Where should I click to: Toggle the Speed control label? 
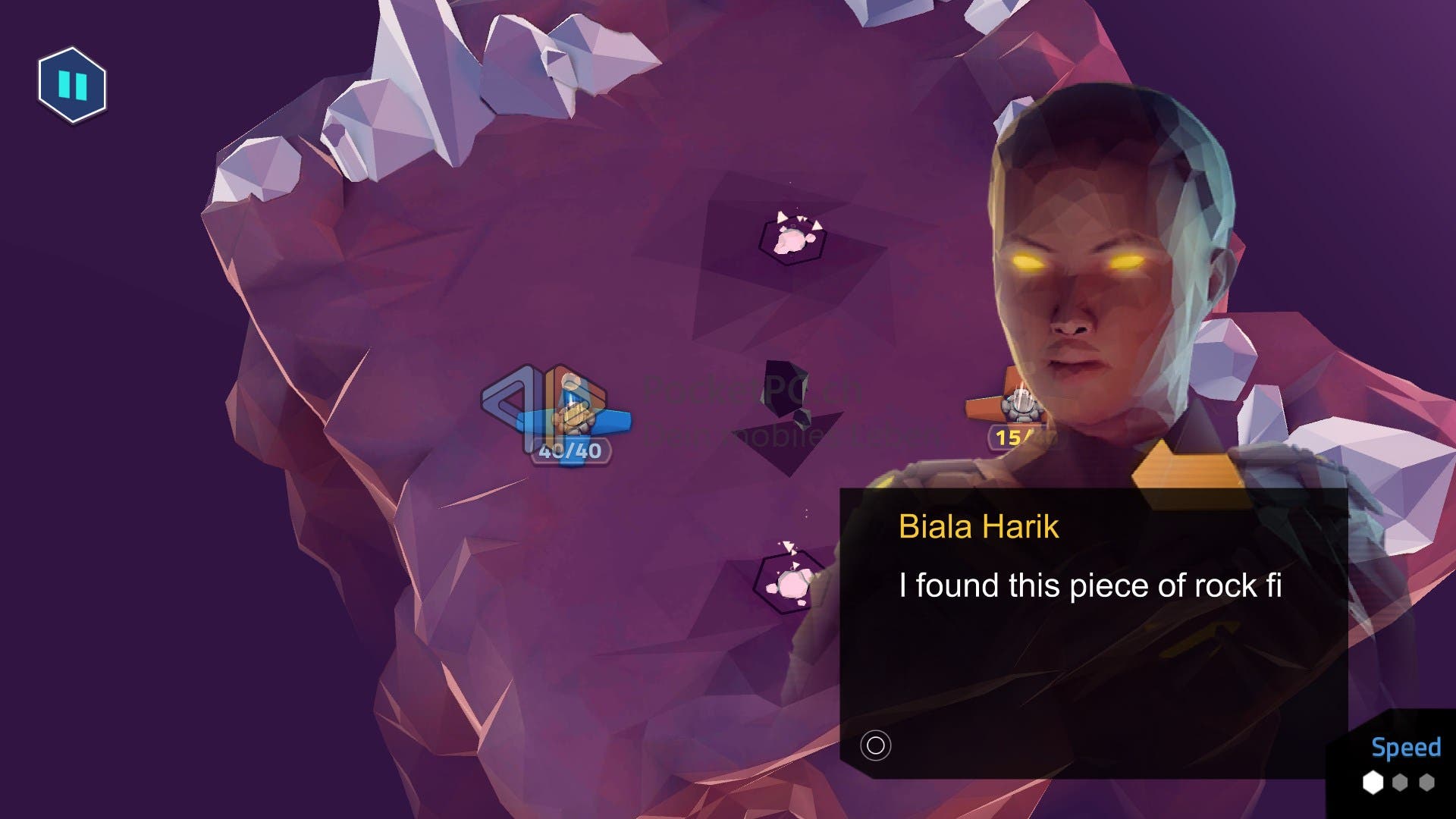pos(1405,748)
